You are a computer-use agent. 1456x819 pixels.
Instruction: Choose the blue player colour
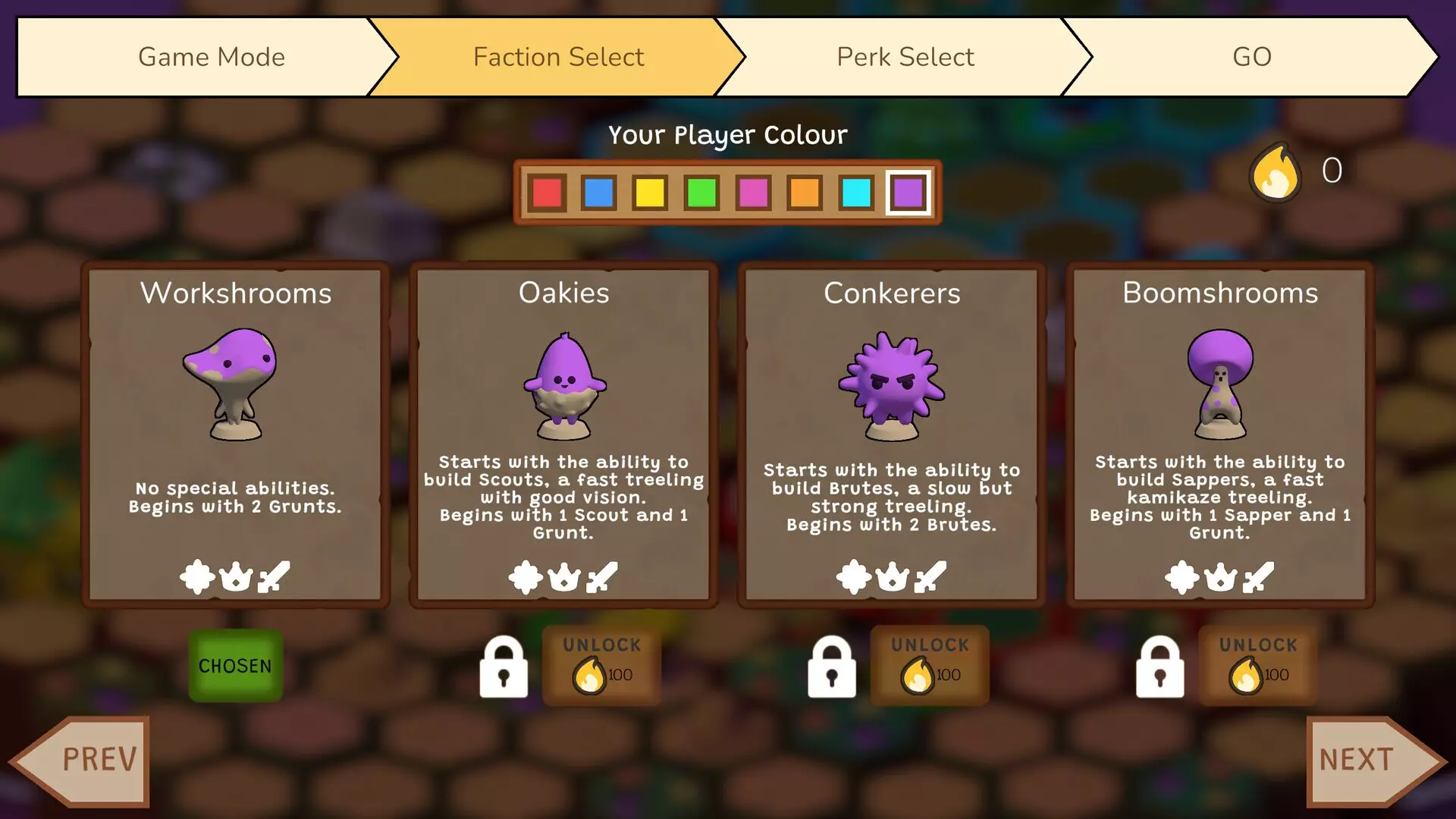coord(598,193)
